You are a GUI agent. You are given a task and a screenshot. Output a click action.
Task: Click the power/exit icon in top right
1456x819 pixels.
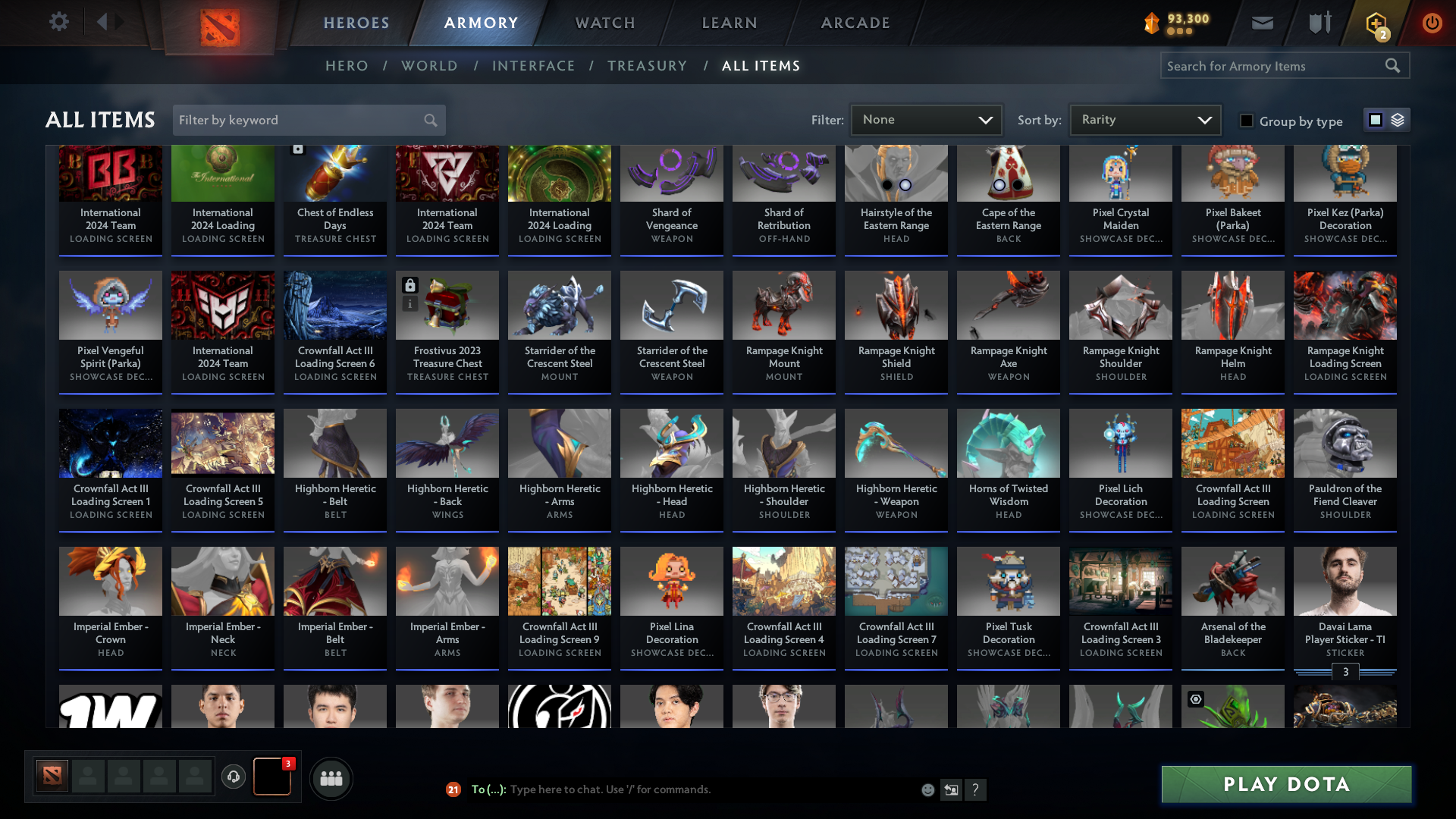click(1432, 23)
